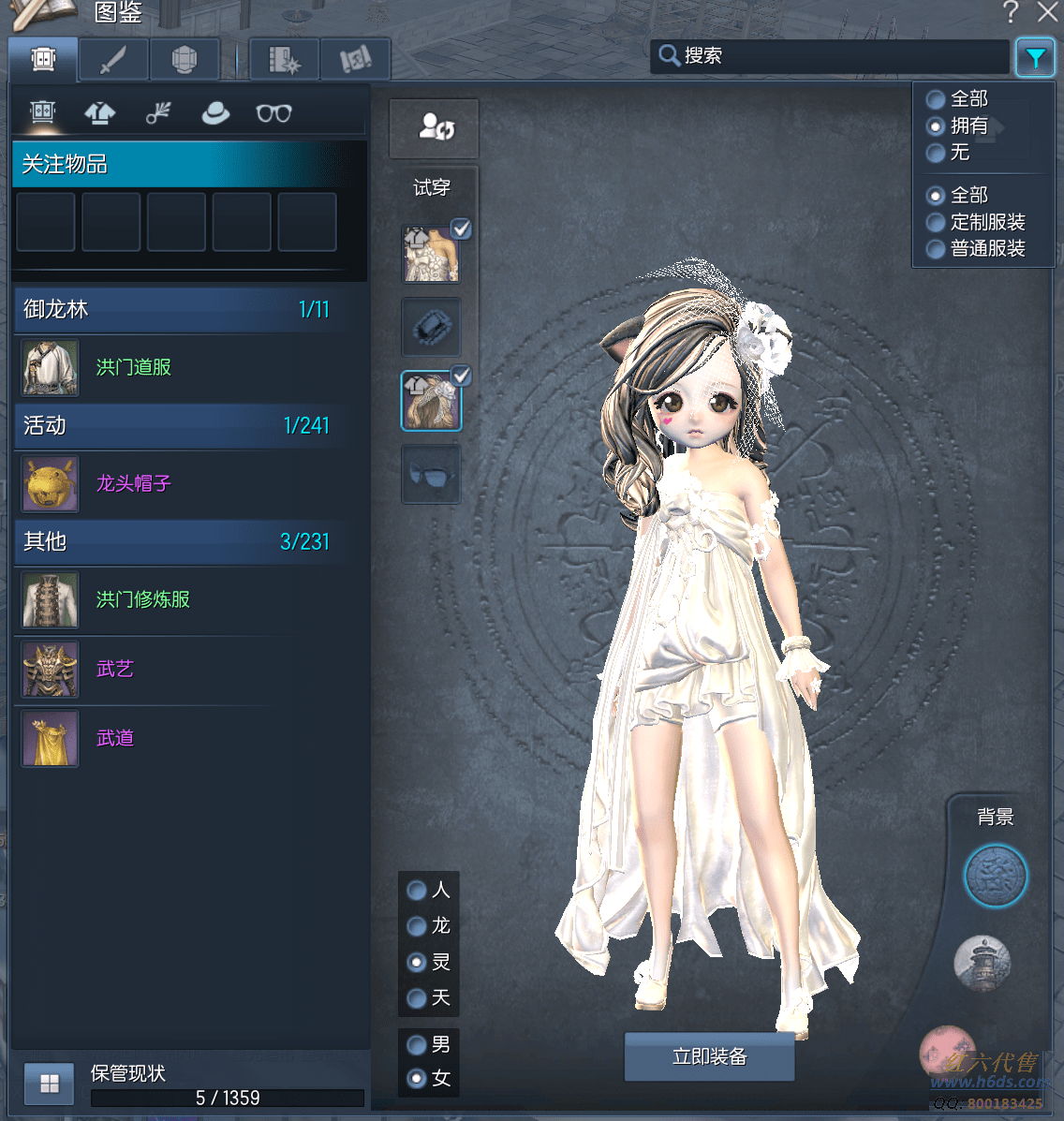This screenshot has width=1064, height=1121.
Task: Choose the 武道 golden outfit row
Action: pyautogui.click(x=115, y=738)
